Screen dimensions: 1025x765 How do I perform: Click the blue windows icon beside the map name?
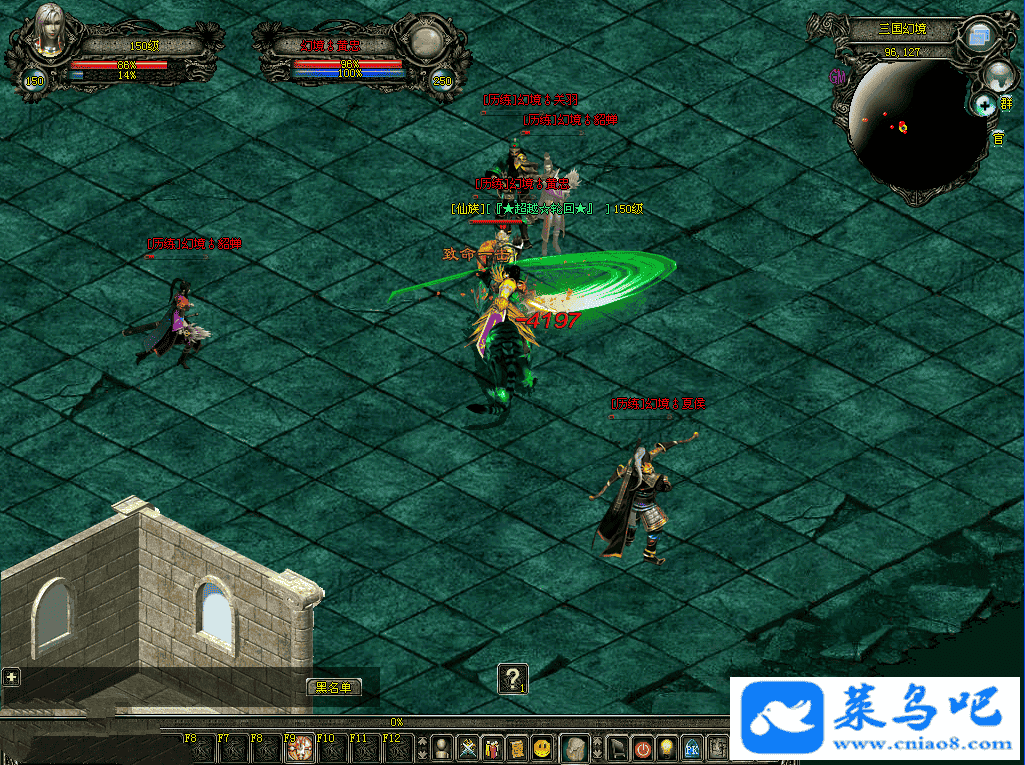click(978, 37)
